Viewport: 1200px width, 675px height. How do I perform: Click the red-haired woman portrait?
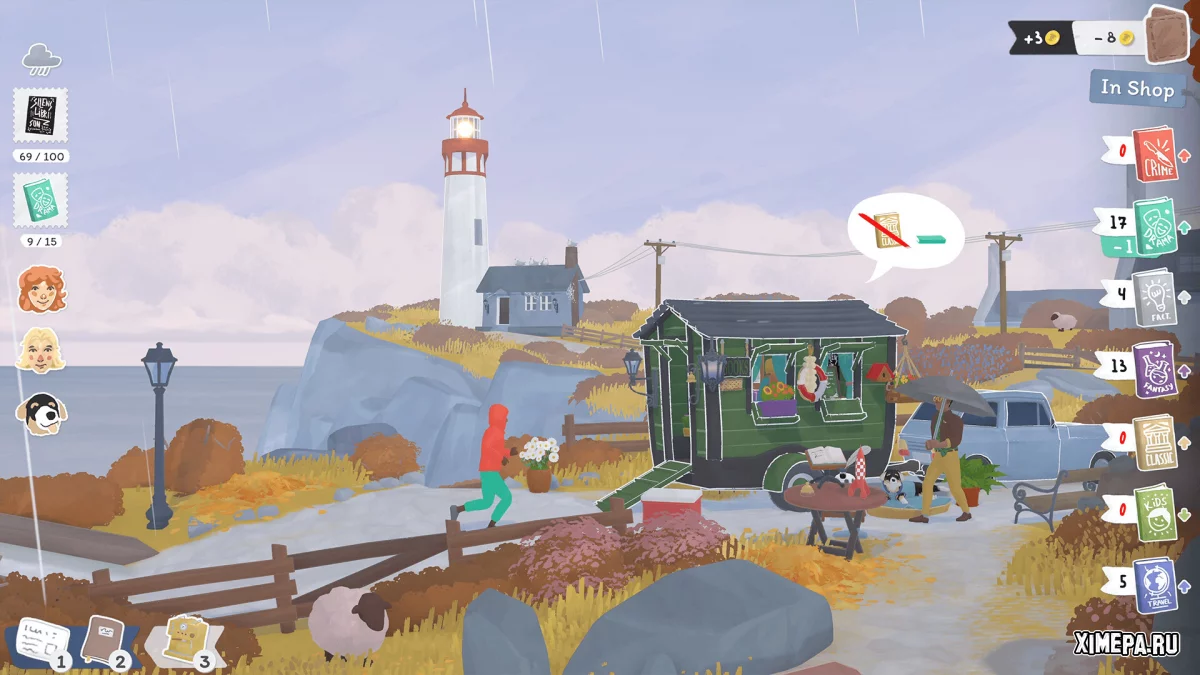click(41, 290)
